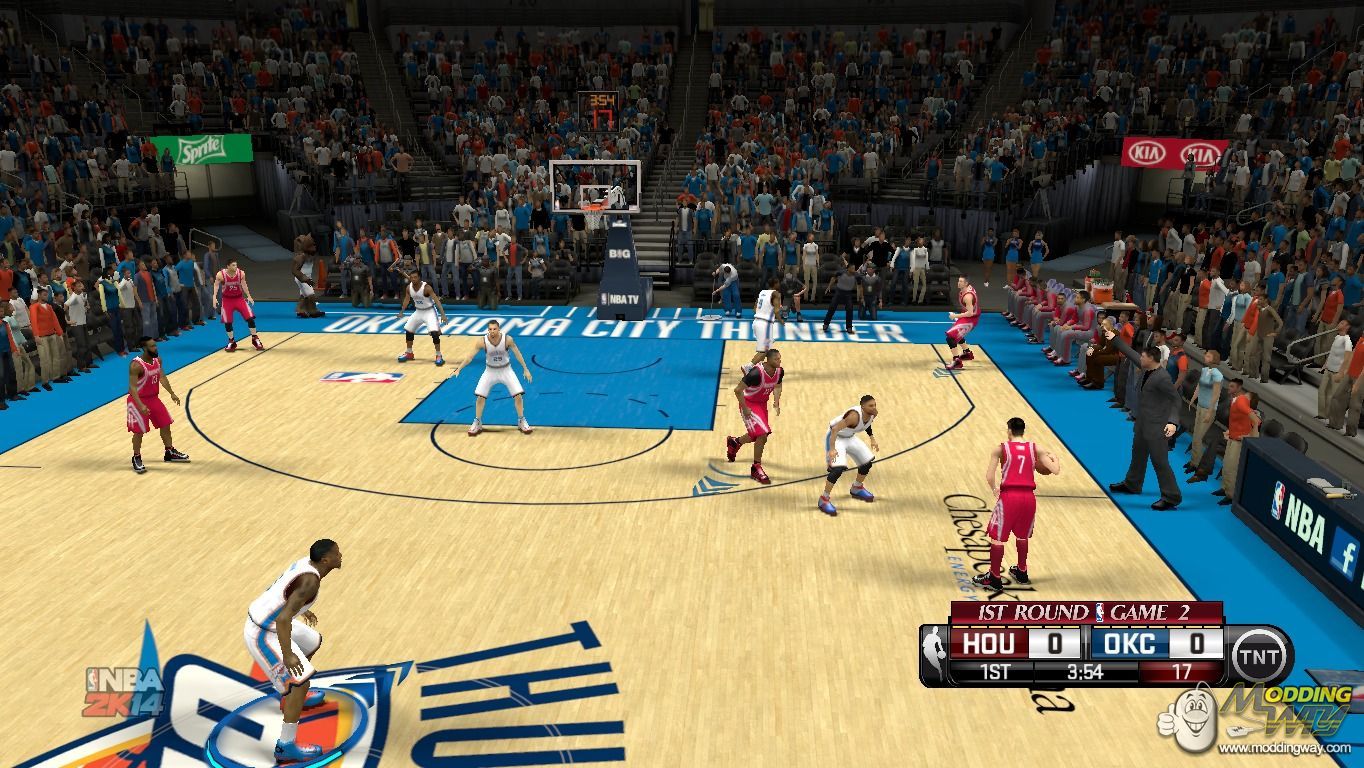Select the OKC team label on scoreboard
The width and height of the screenshot is (1364, 768).
[x=1131, y=643]
